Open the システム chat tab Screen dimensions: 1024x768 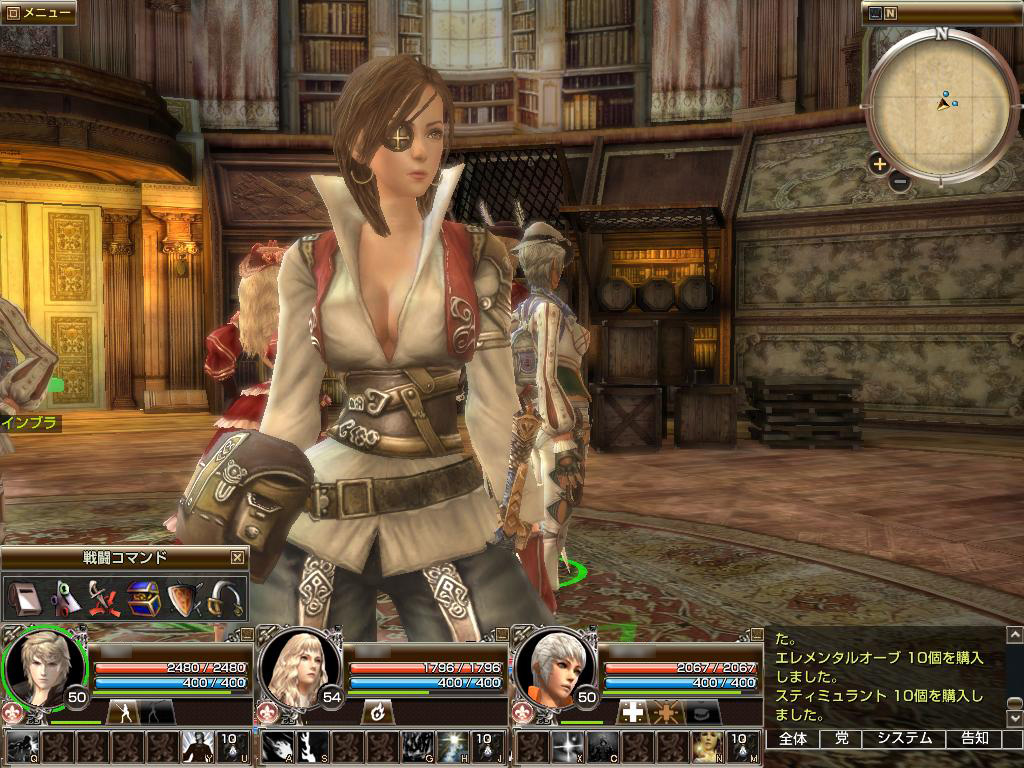904,739
